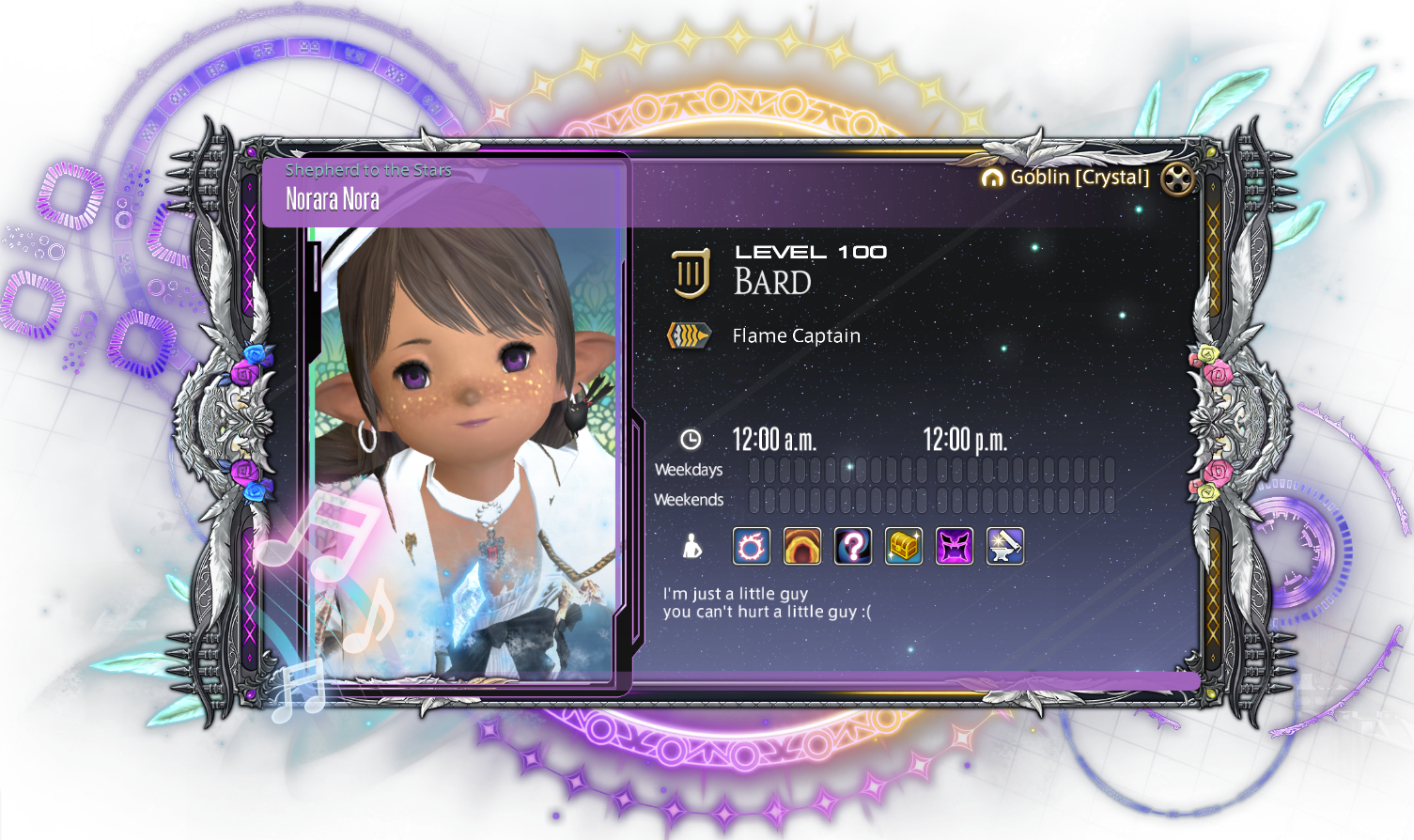Screen dimensions: 1414x840
Task: Select the golden treasure chest activity icon
Action: coord(904,546)
